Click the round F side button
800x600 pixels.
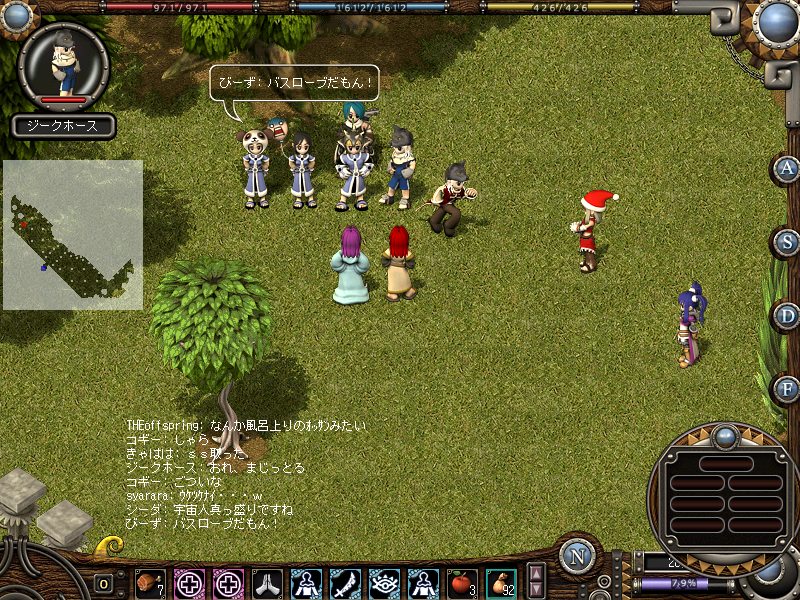788,388
